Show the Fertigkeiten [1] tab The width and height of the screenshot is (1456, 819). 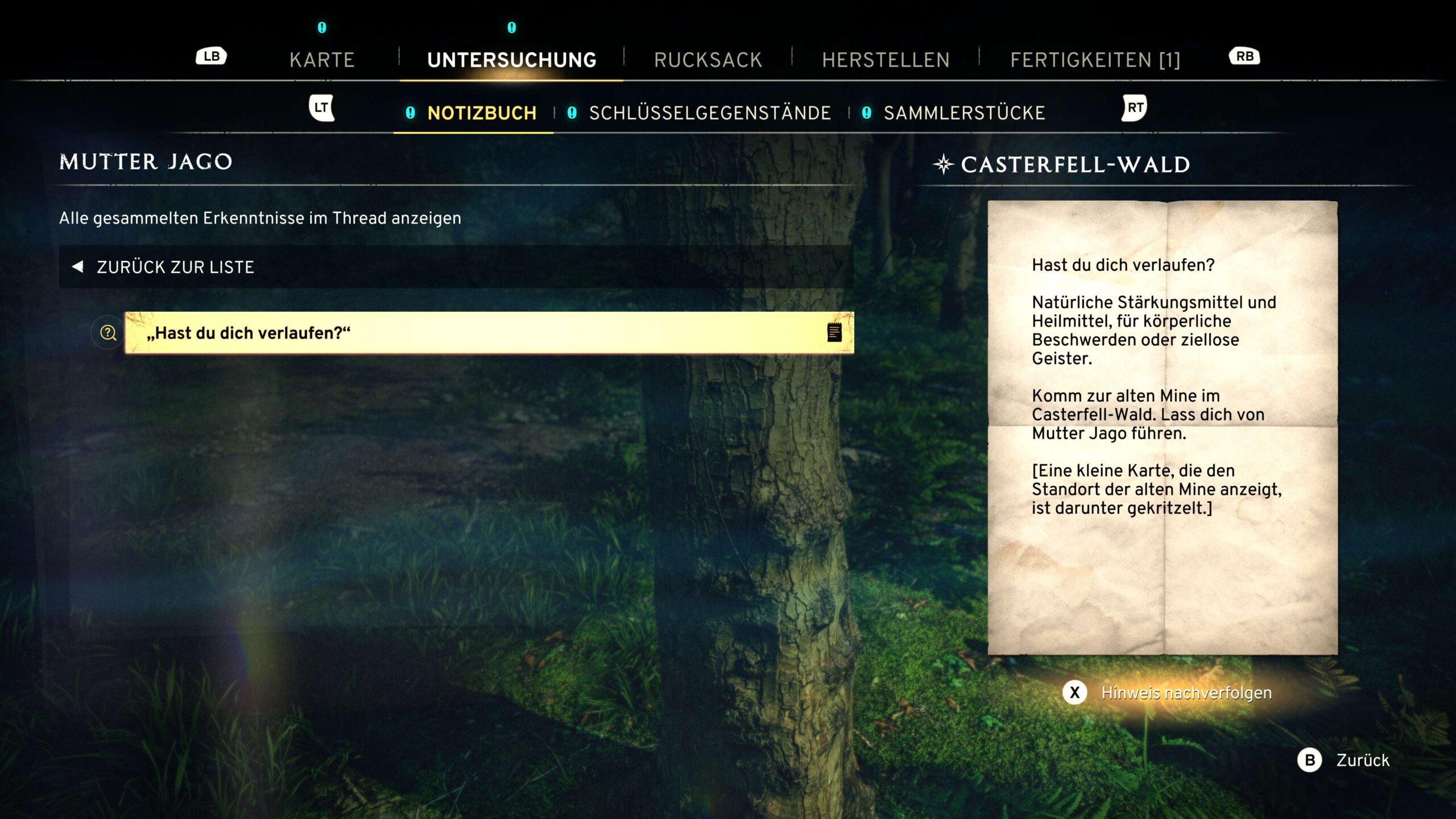click(x=1095, y=60)
